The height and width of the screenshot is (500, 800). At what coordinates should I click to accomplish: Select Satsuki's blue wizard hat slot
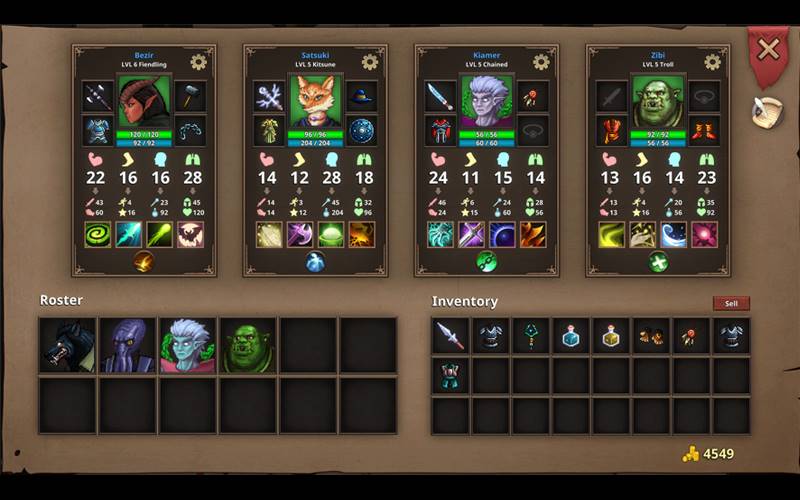[361, 96]
